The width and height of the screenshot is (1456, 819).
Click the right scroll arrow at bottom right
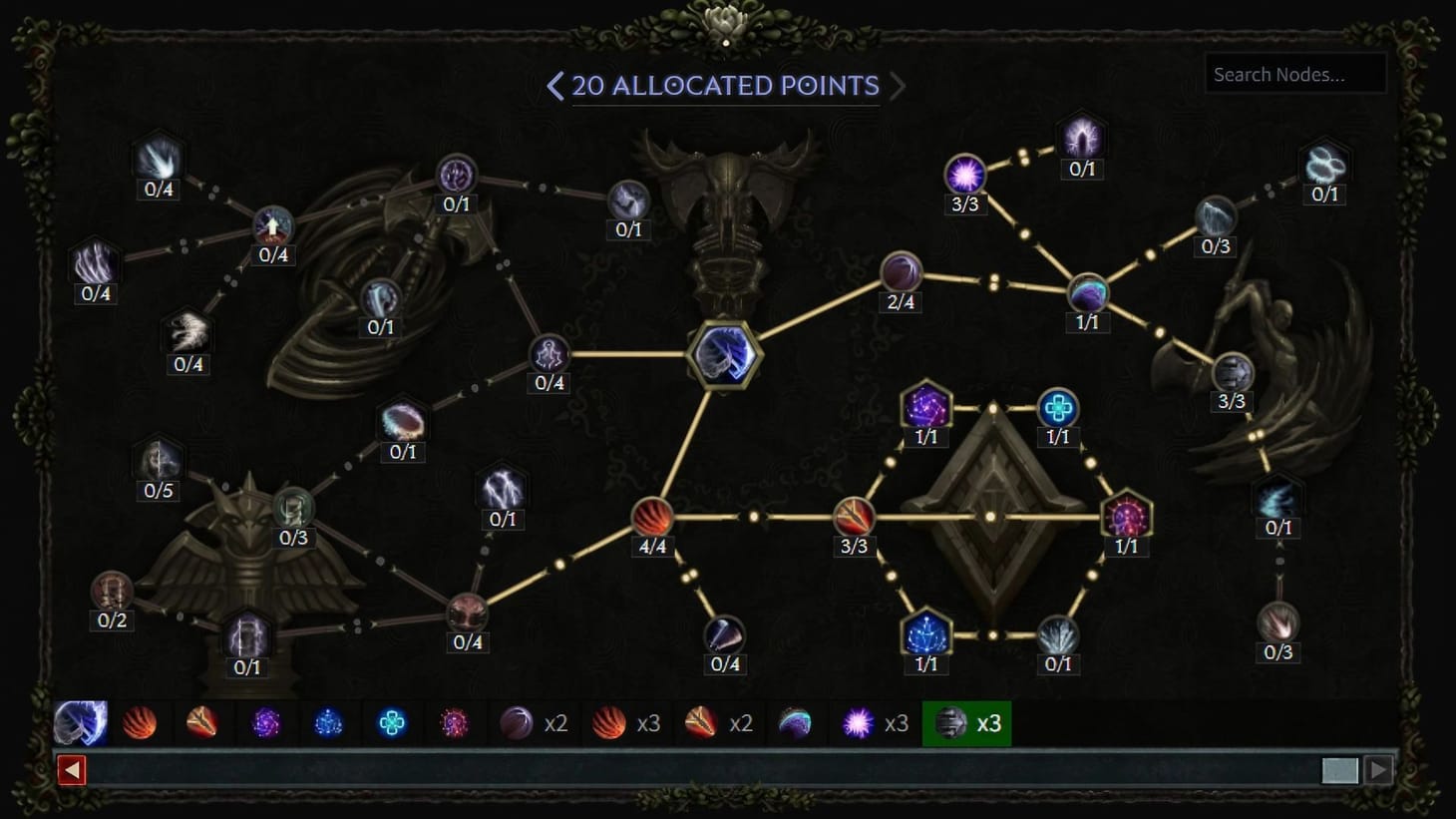click(x=1378, y=769)
